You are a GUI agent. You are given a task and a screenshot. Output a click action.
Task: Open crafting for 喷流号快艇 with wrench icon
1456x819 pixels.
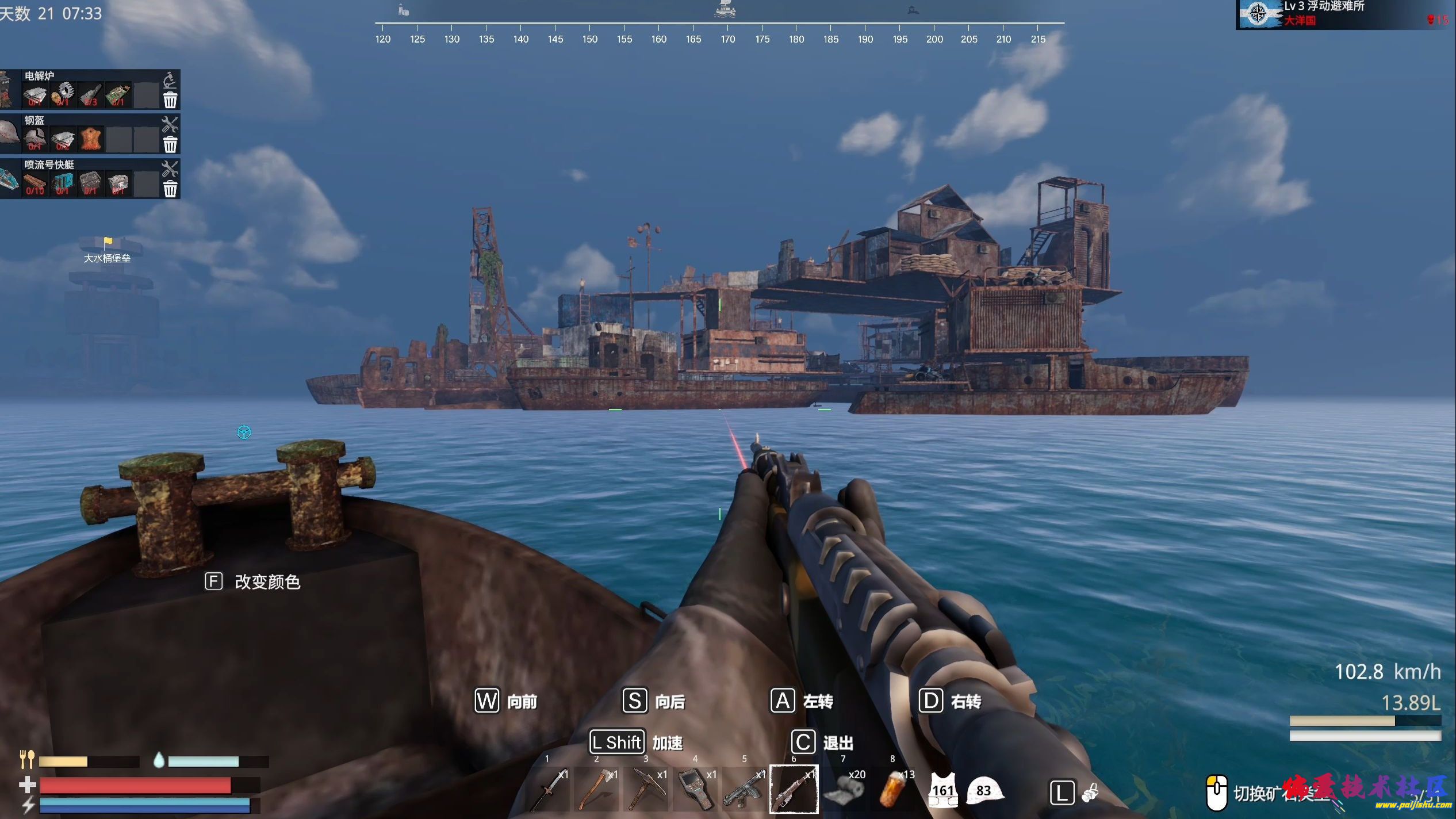(170, 168)
